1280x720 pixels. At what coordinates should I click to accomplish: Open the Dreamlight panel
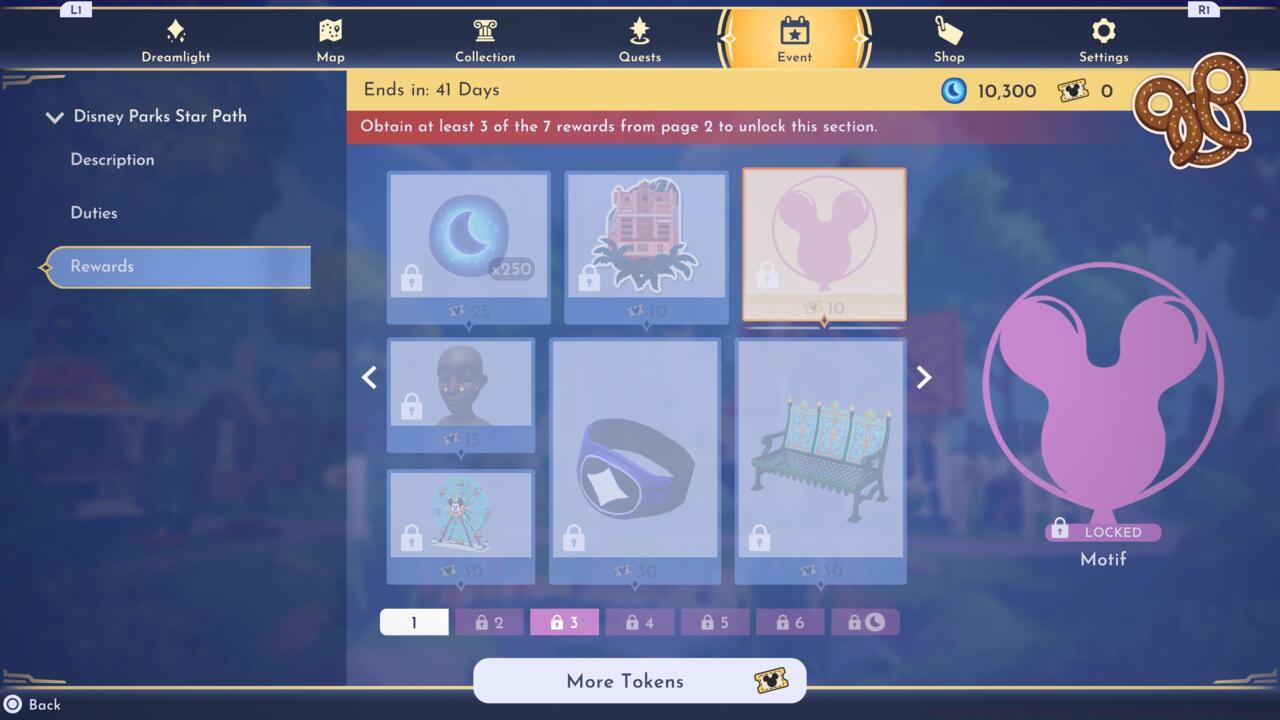[176, 38]
